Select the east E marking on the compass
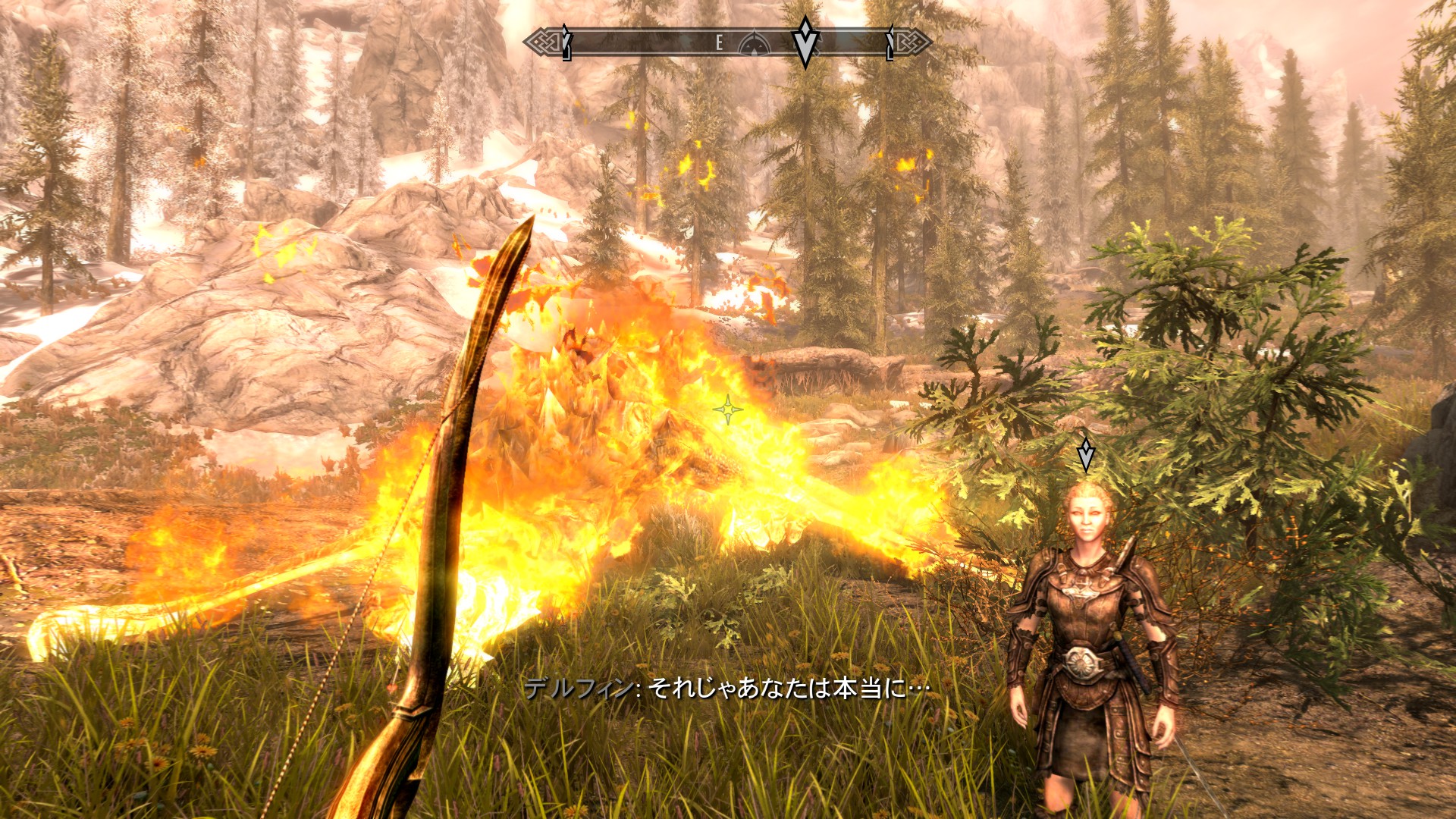The width and height of the screenshot is (1456, 819). click(719, 44)
